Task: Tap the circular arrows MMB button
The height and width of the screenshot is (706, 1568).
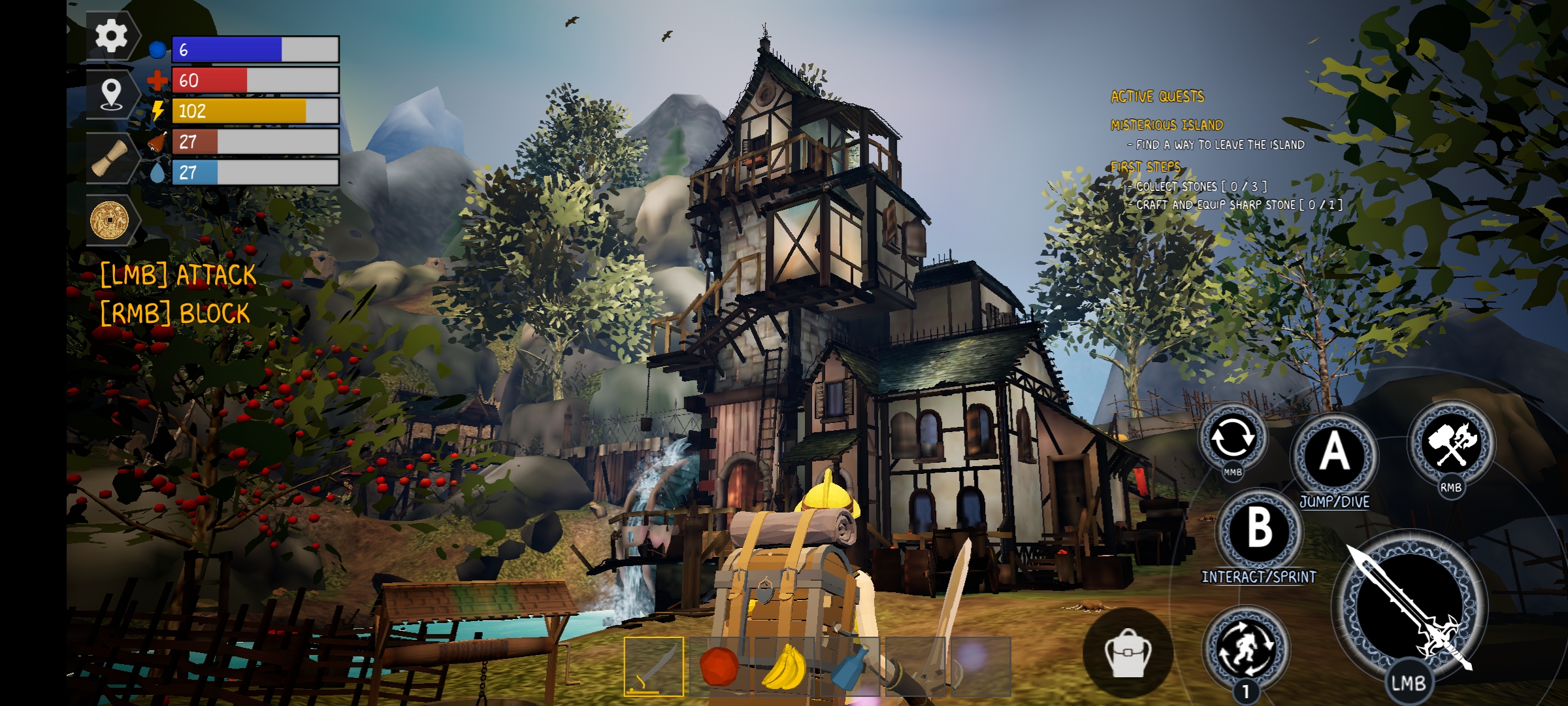Action: [1232, 438]
